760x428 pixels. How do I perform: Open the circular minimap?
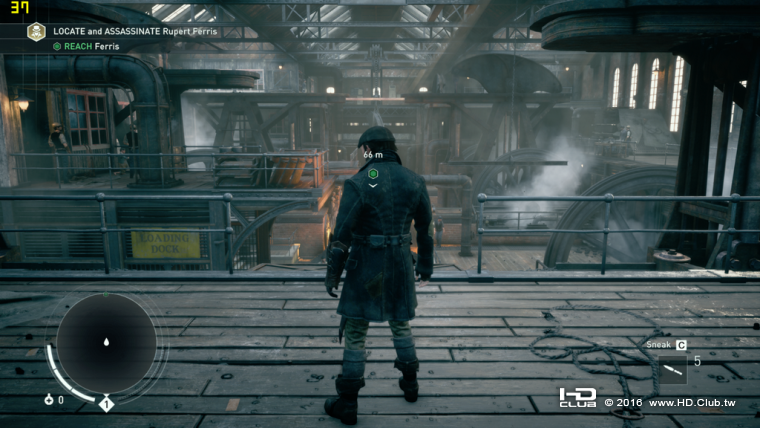(x=105, y=343)
